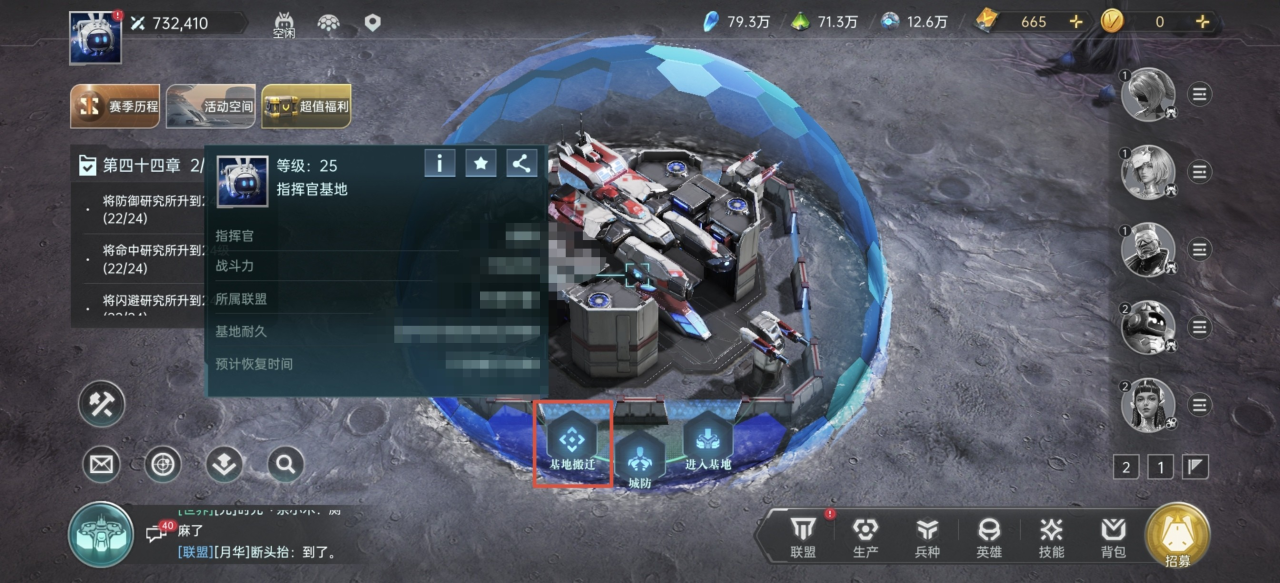The image size is (1280, 583).
Task: Open the 技能 skills menu
Action: pos(1051,537)
